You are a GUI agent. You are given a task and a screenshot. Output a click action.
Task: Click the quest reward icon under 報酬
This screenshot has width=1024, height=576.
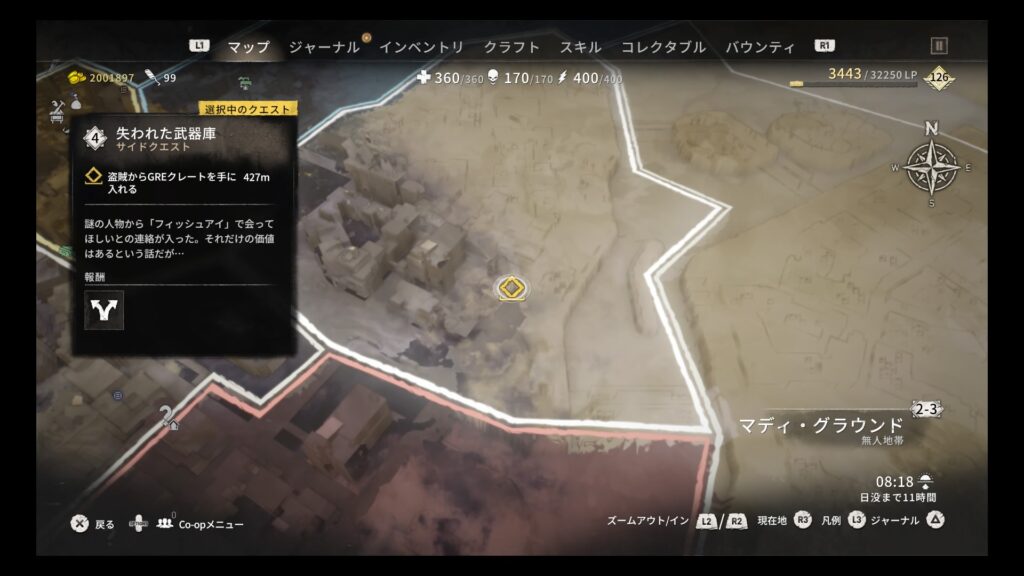tap(104, 310)
